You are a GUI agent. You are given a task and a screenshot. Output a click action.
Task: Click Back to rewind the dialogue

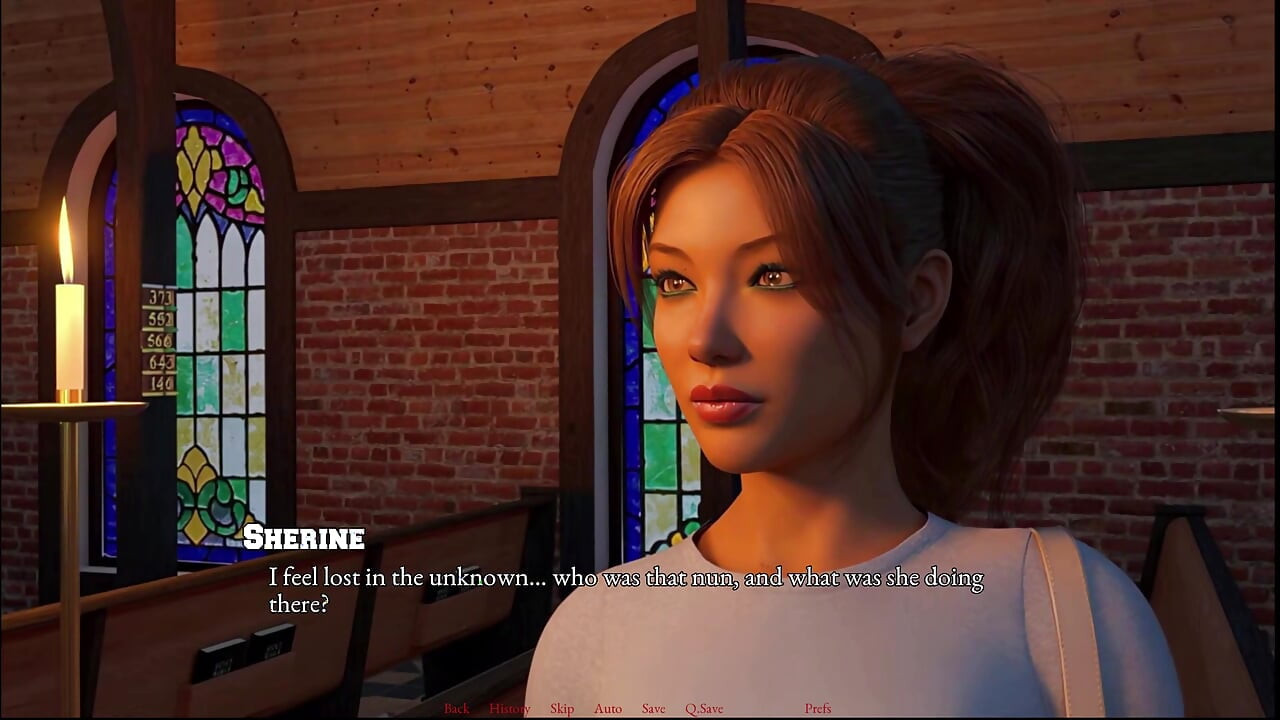(457, 708)
